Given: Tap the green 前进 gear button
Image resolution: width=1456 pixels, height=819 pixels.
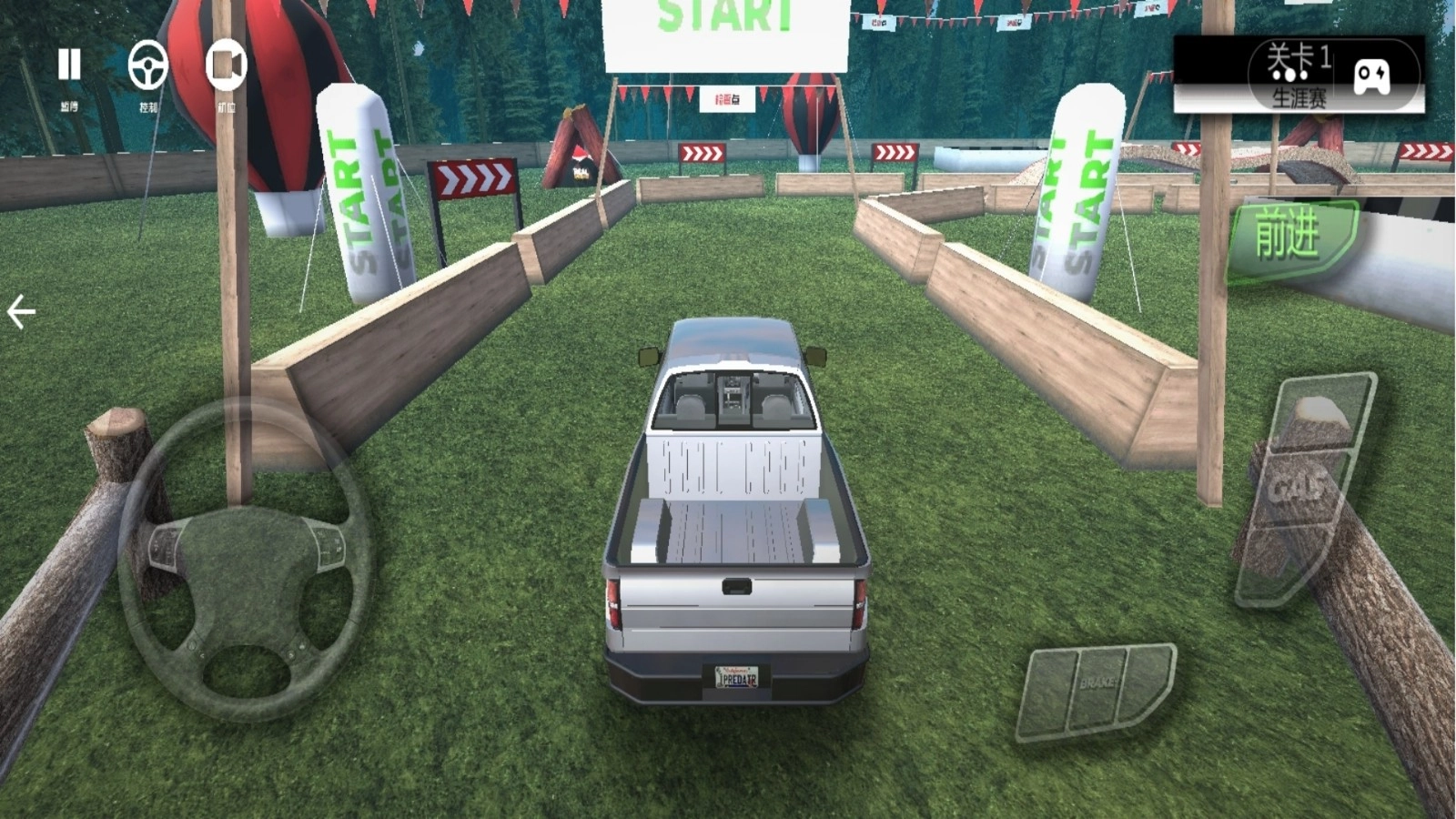Looking at the screenshot, I should point(1289,237).
